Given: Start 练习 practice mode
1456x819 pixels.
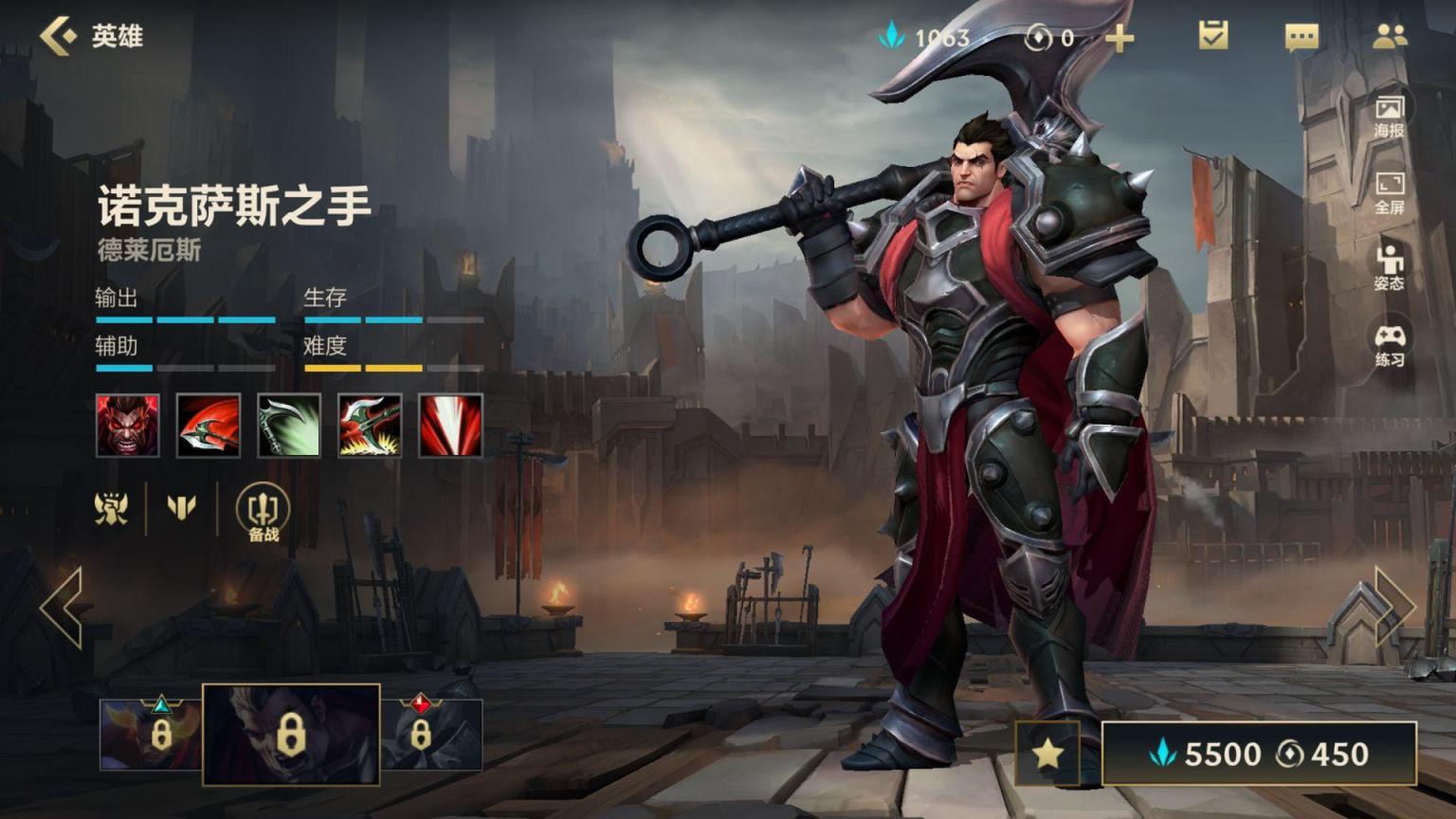Looking at the screenshot, I should pyautogui.click(x=1389, y=345).
